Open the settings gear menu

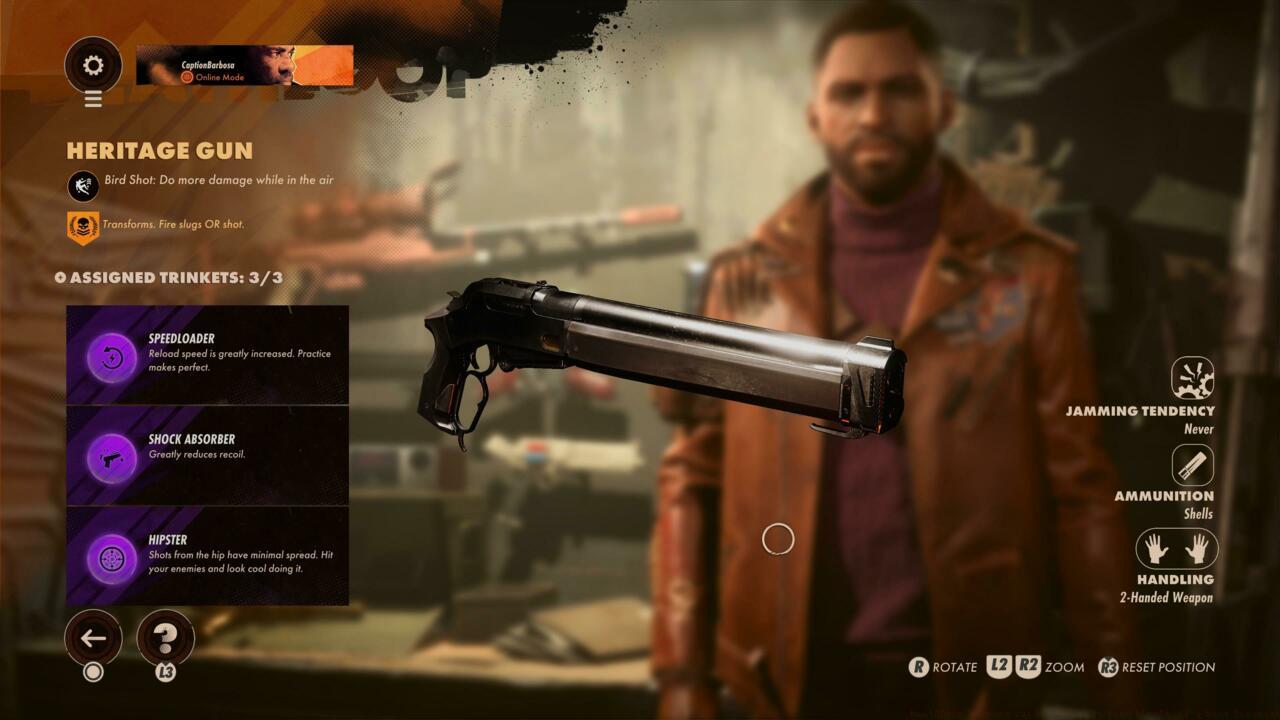click(93, 62)
